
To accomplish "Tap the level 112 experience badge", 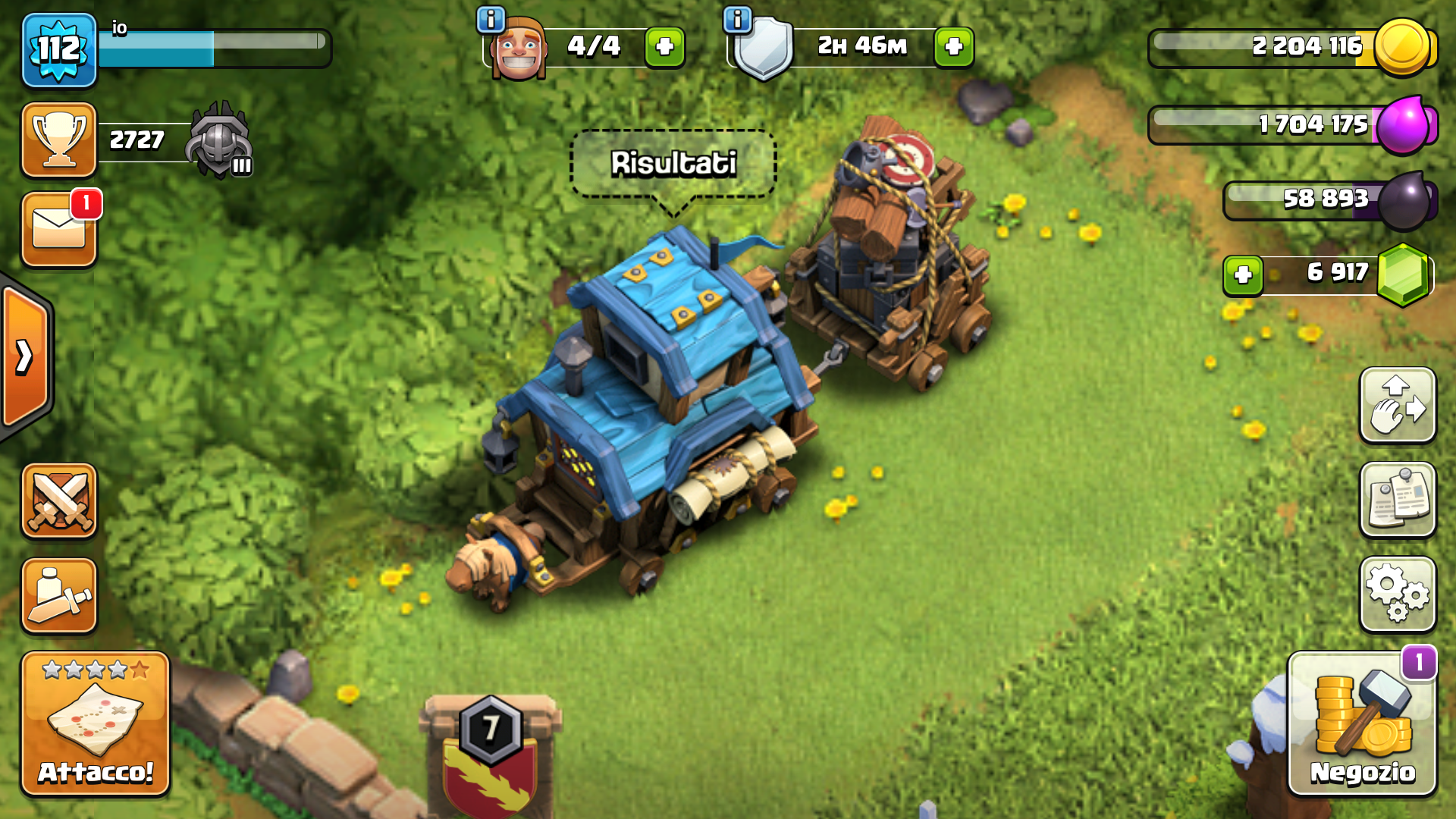I will tap(59, 49).
